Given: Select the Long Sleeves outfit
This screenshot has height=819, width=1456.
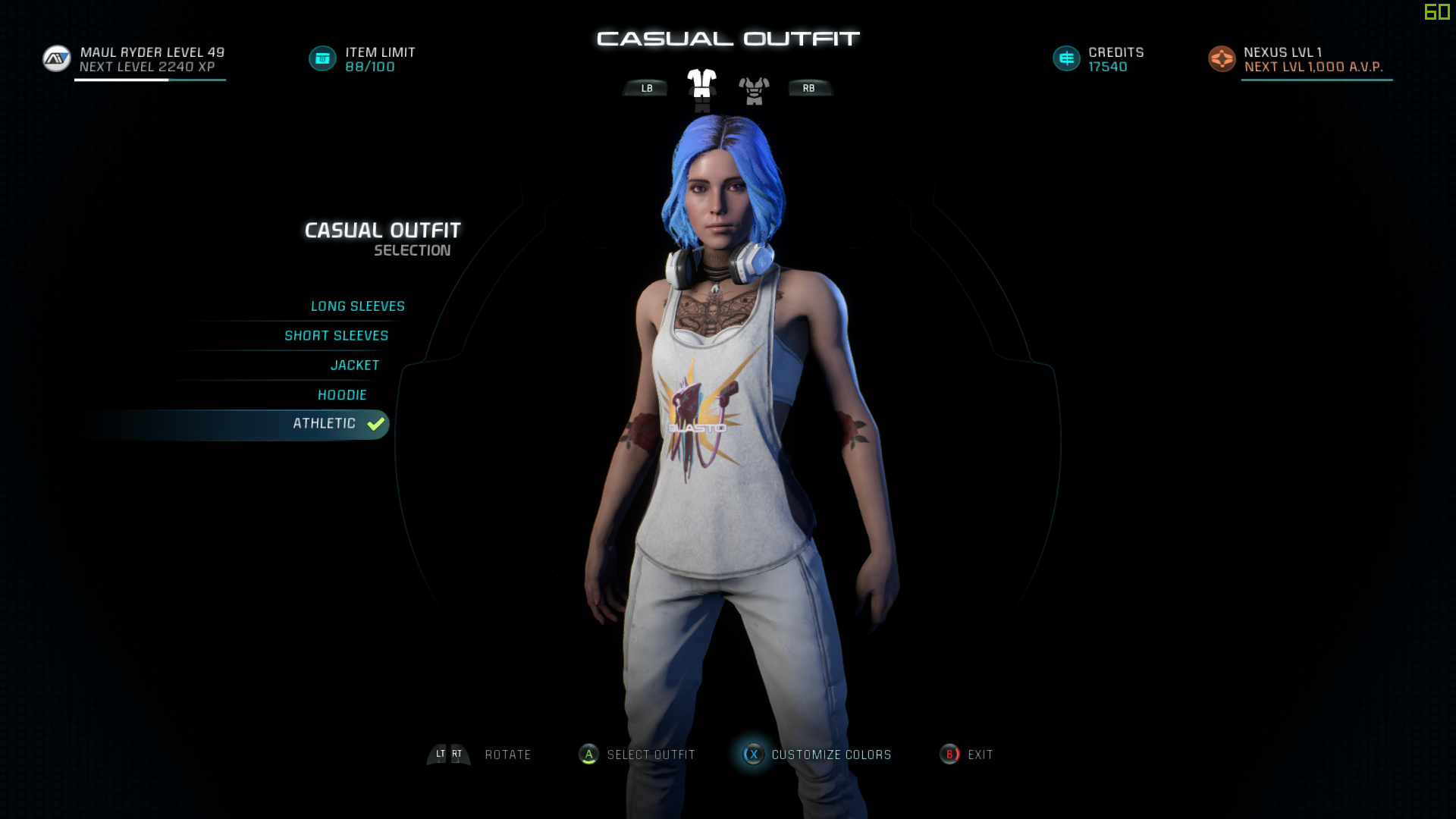Looking at the screenshot, I should [357, 306].
